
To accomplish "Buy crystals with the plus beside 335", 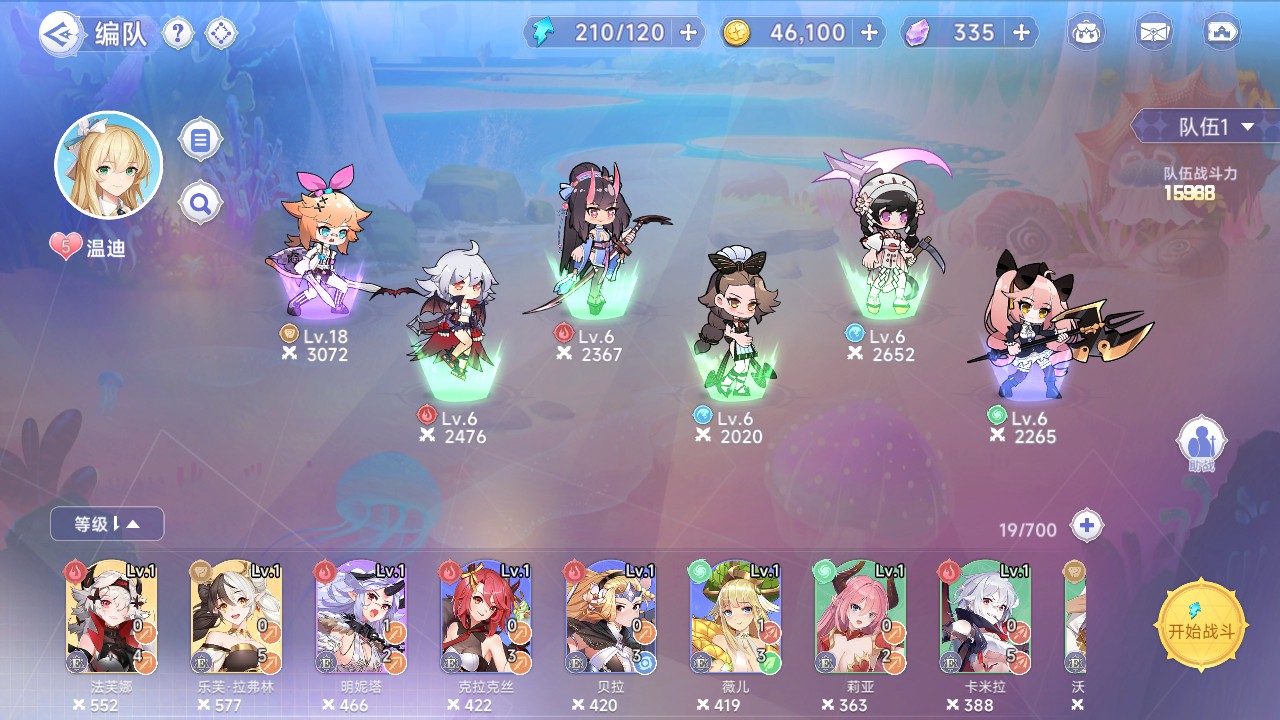I will point(1021,33).
